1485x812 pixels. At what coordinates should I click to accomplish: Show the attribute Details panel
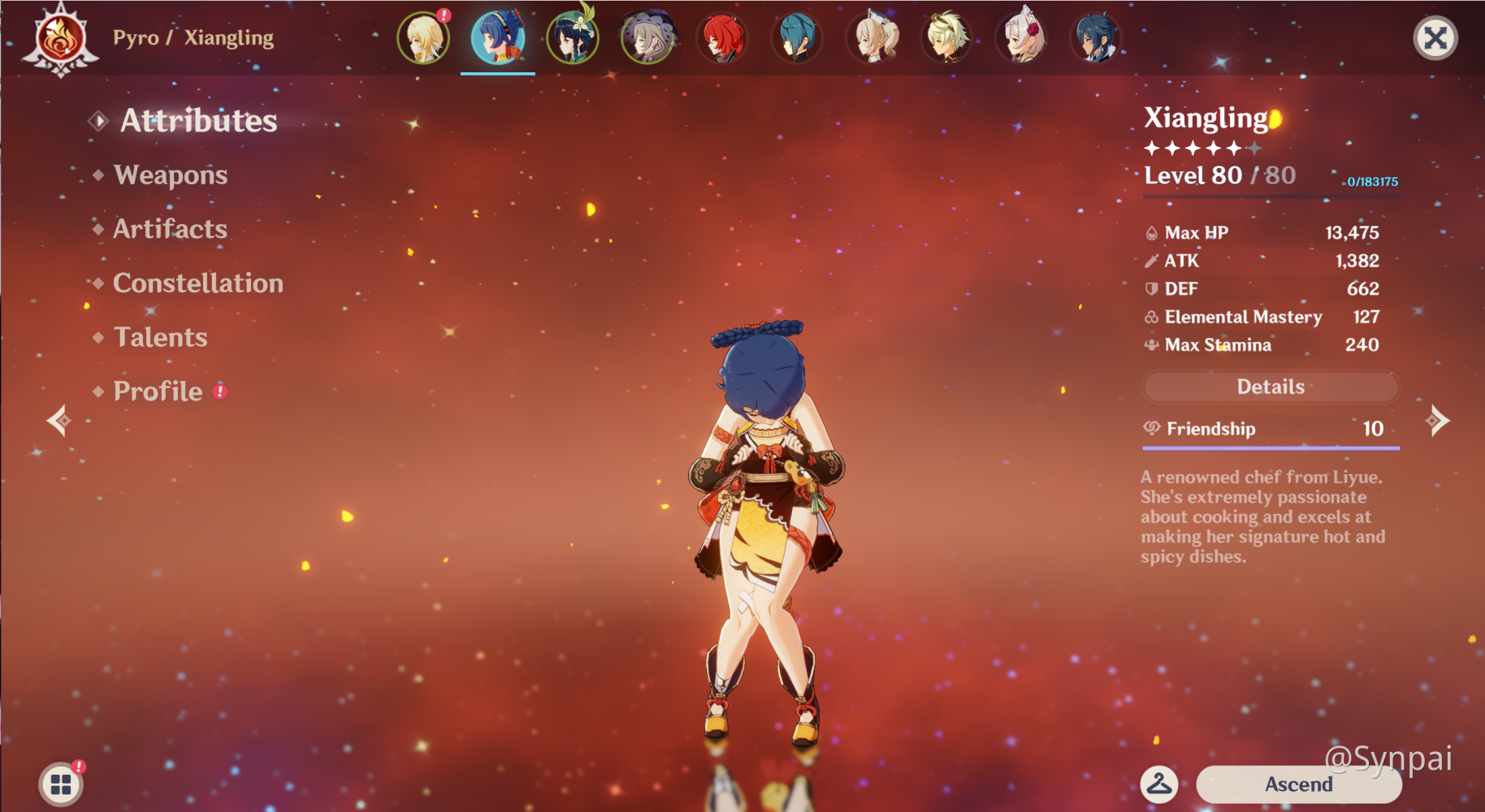coord(1270,387)
